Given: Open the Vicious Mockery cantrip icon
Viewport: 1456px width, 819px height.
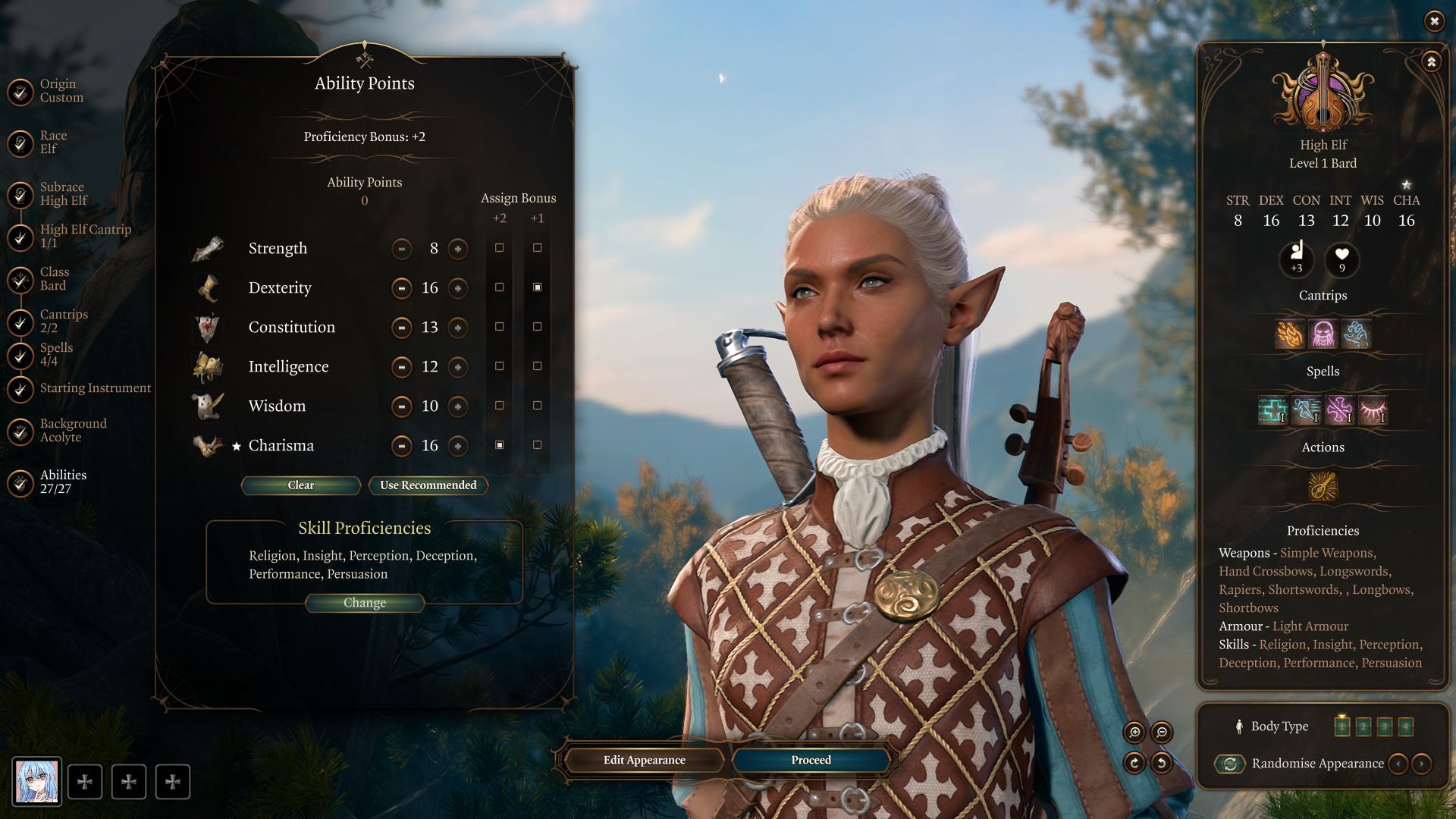Looking at the screenshot, I should (x=1323, y=334).
